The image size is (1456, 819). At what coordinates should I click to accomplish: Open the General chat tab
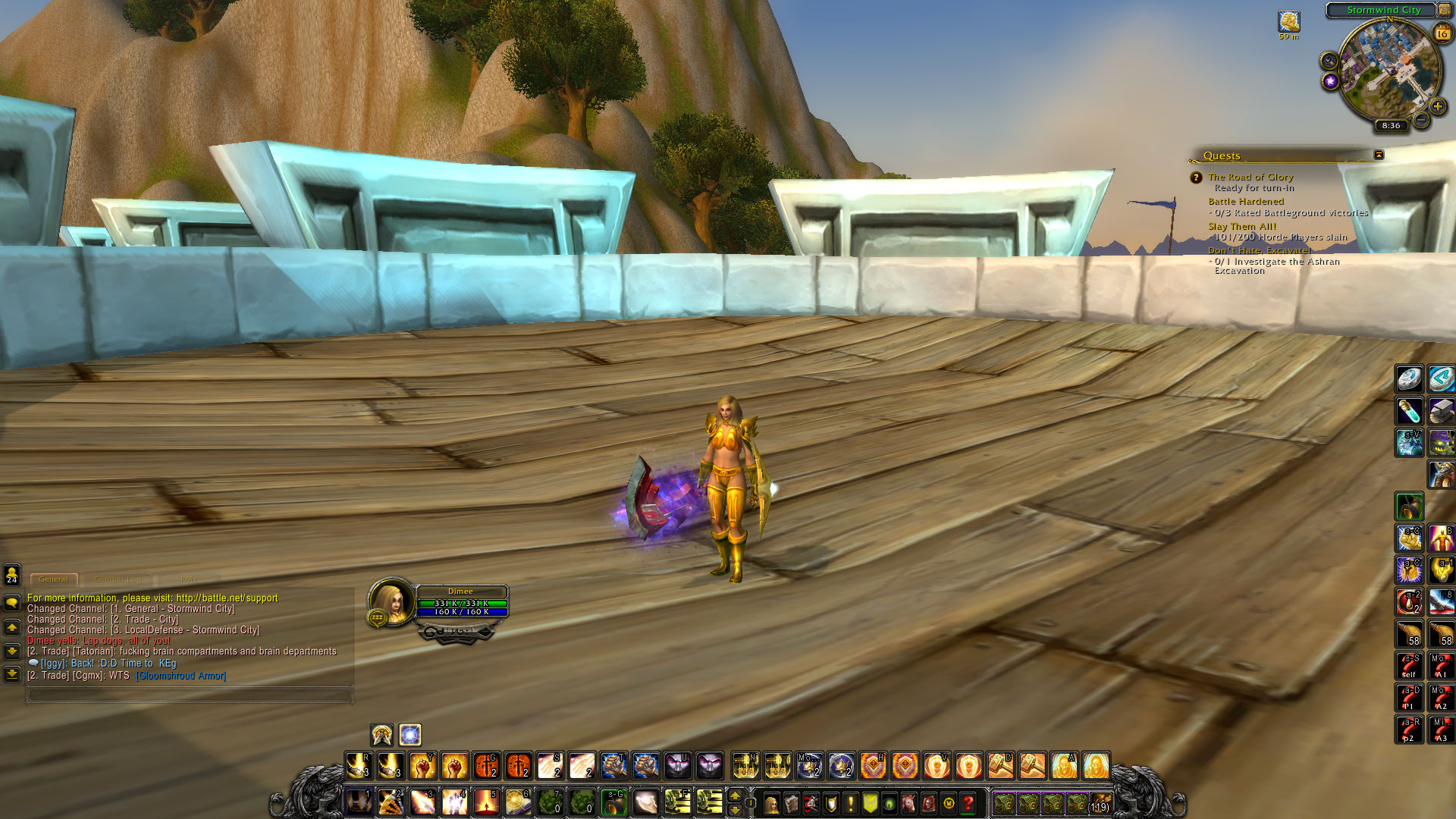(54, 579)
